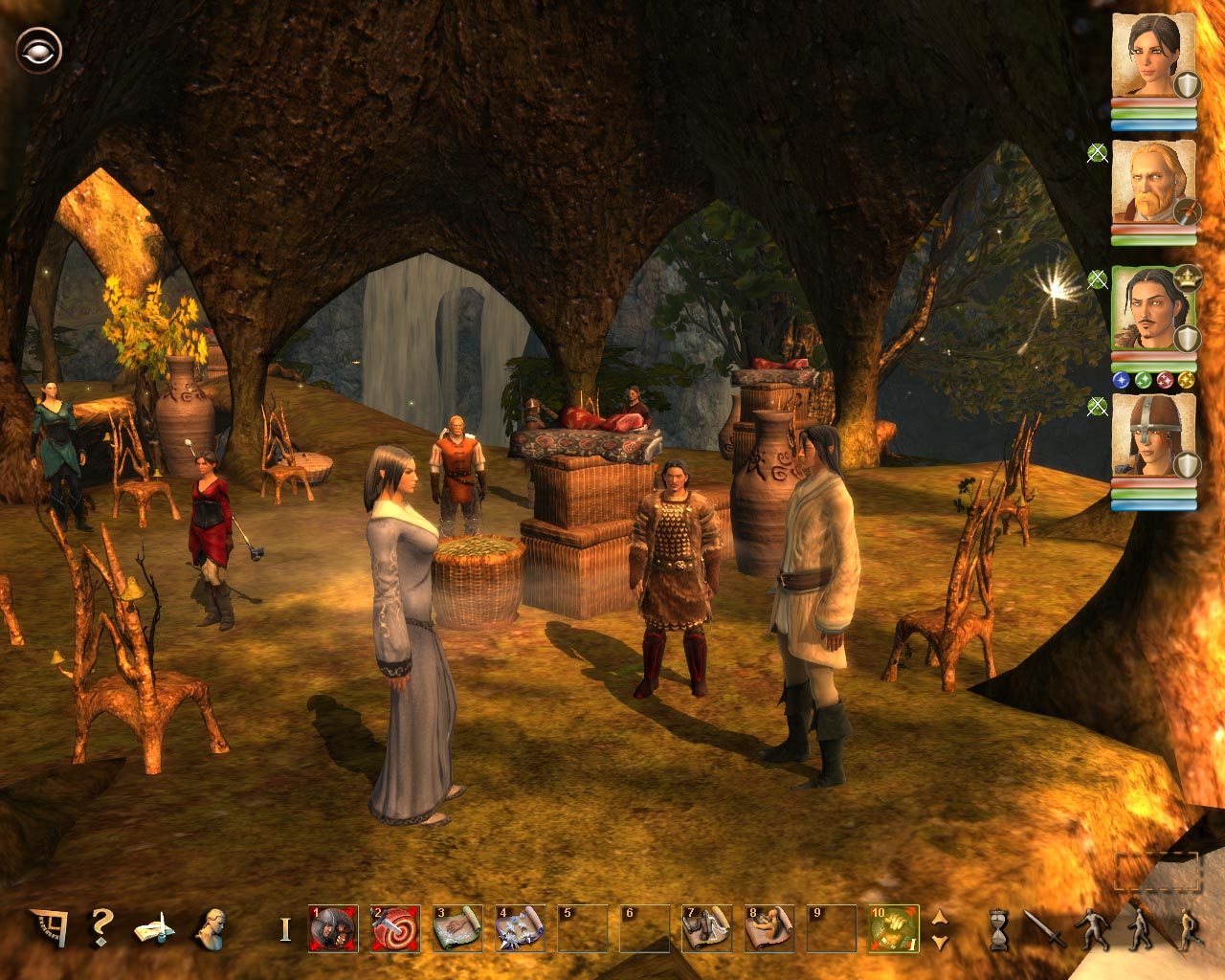Open the map with the ruler icon
The height and width of the screenshot is (980, 1225).
point(47,927)
